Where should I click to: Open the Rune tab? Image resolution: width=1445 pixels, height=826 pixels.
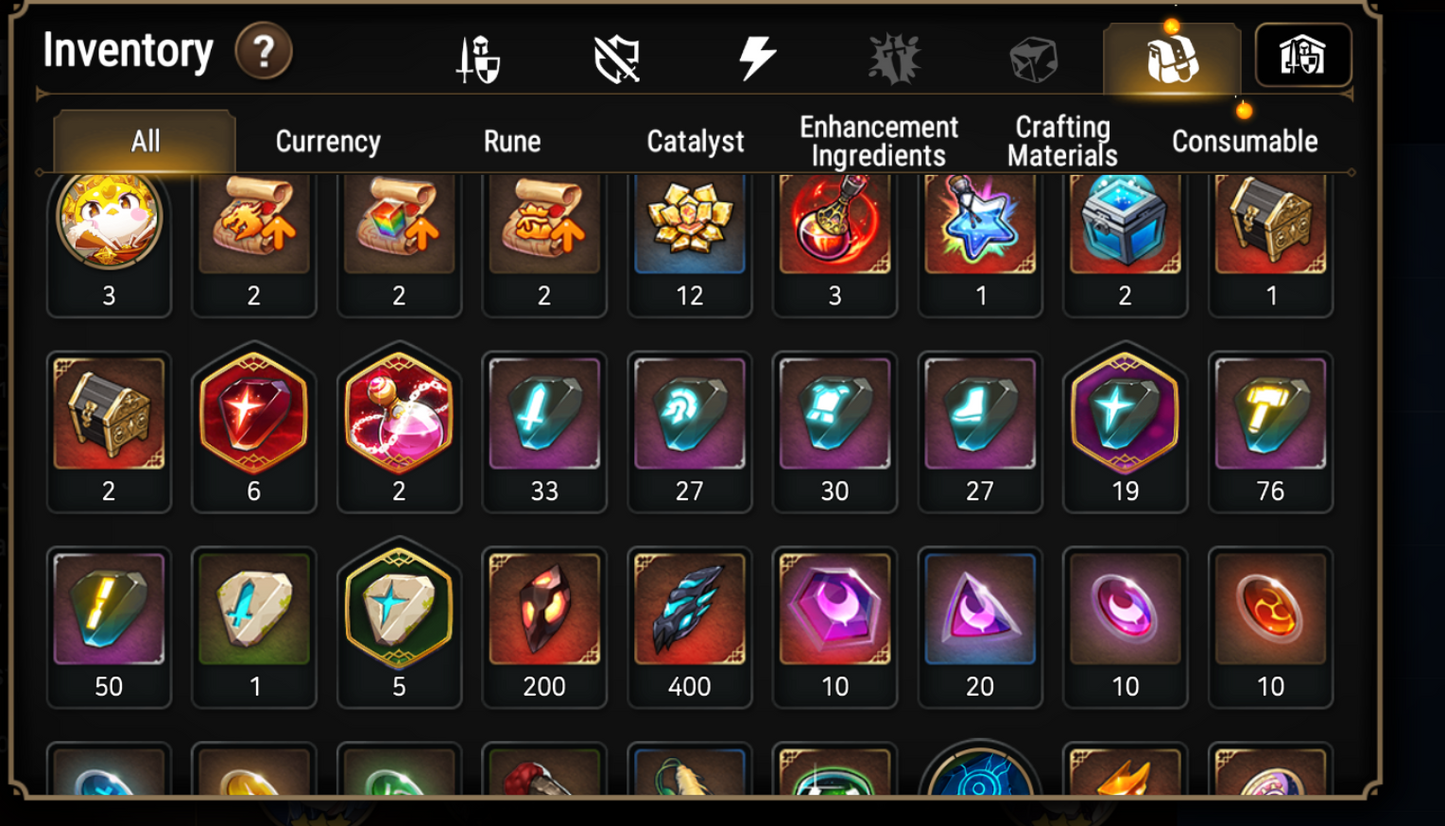coord(512,142)
